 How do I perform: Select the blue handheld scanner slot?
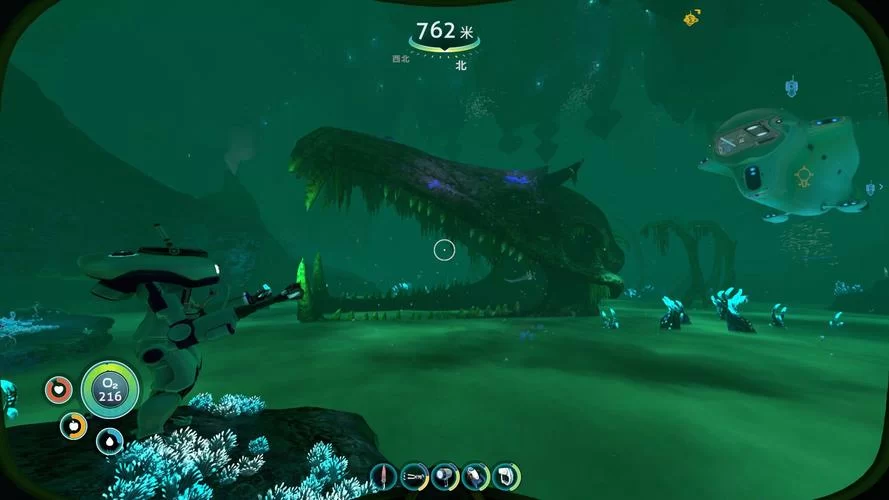click(475, 477)
